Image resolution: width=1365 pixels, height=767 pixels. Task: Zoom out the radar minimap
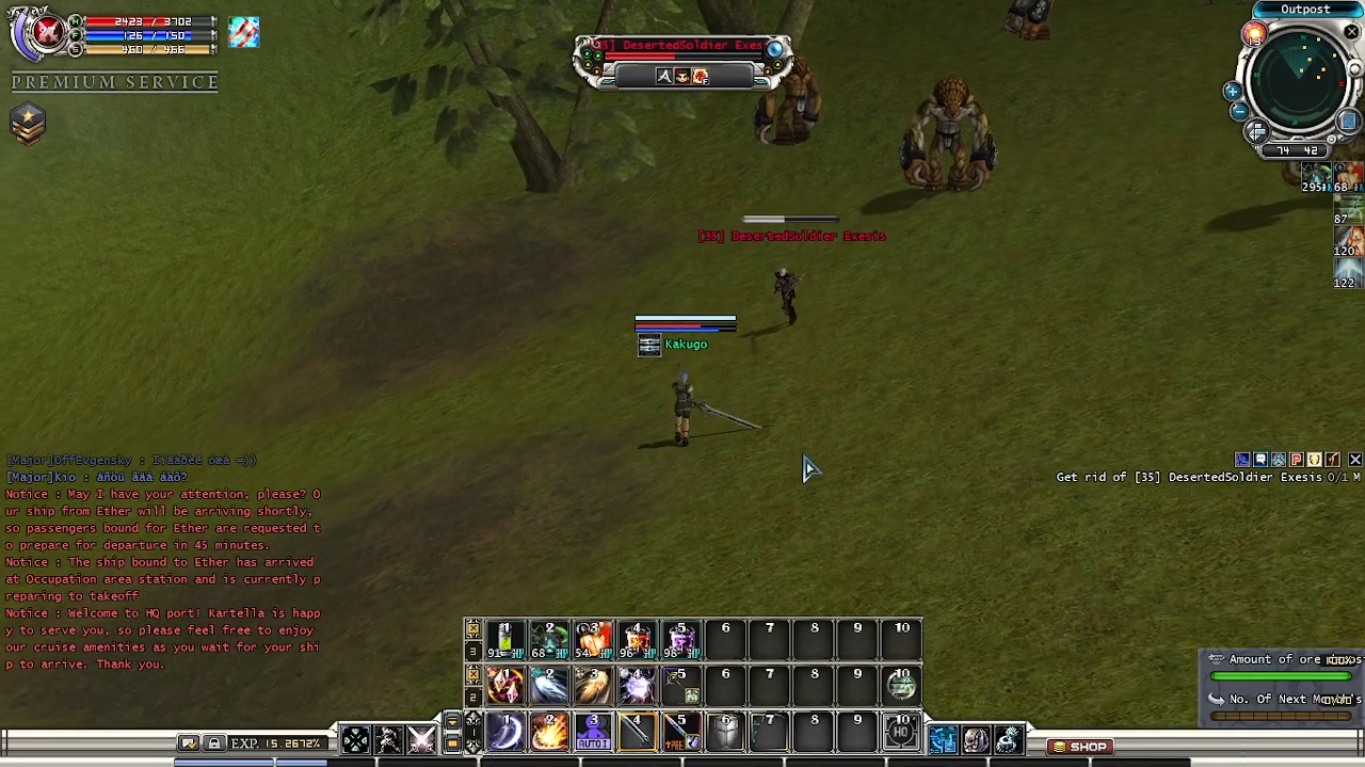1238,111
